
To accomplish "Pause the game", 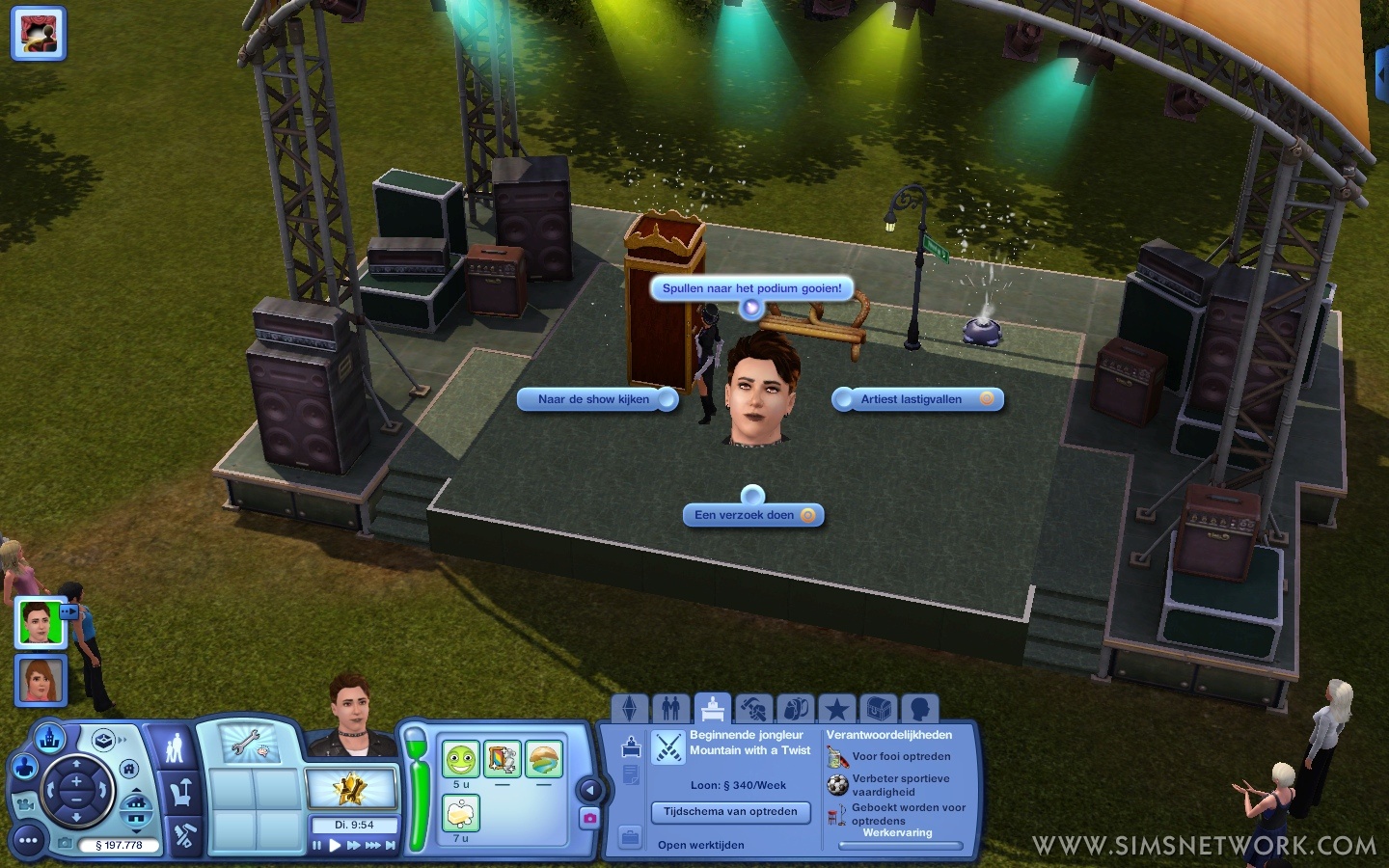I will [x=316, y=846].
